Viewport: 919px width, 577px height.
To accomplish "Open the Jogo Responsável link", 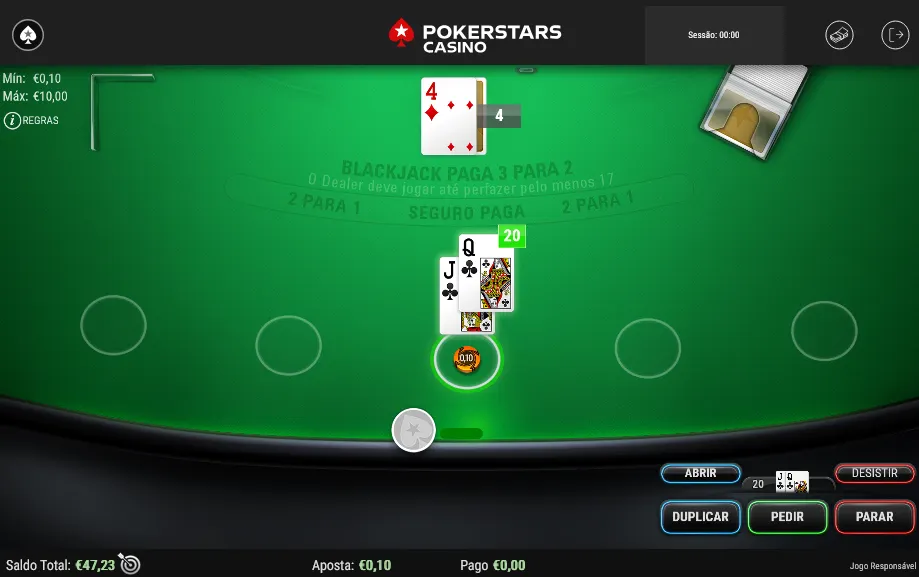I will click(x=879, y=566).
